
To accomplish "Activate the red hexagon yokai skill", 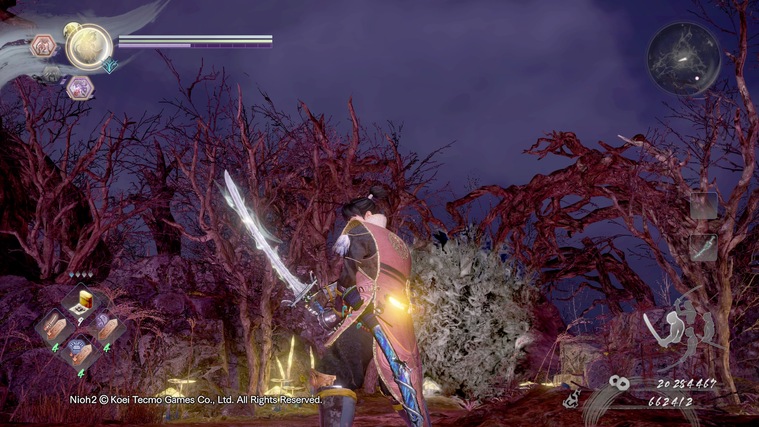I will (44, 46).
